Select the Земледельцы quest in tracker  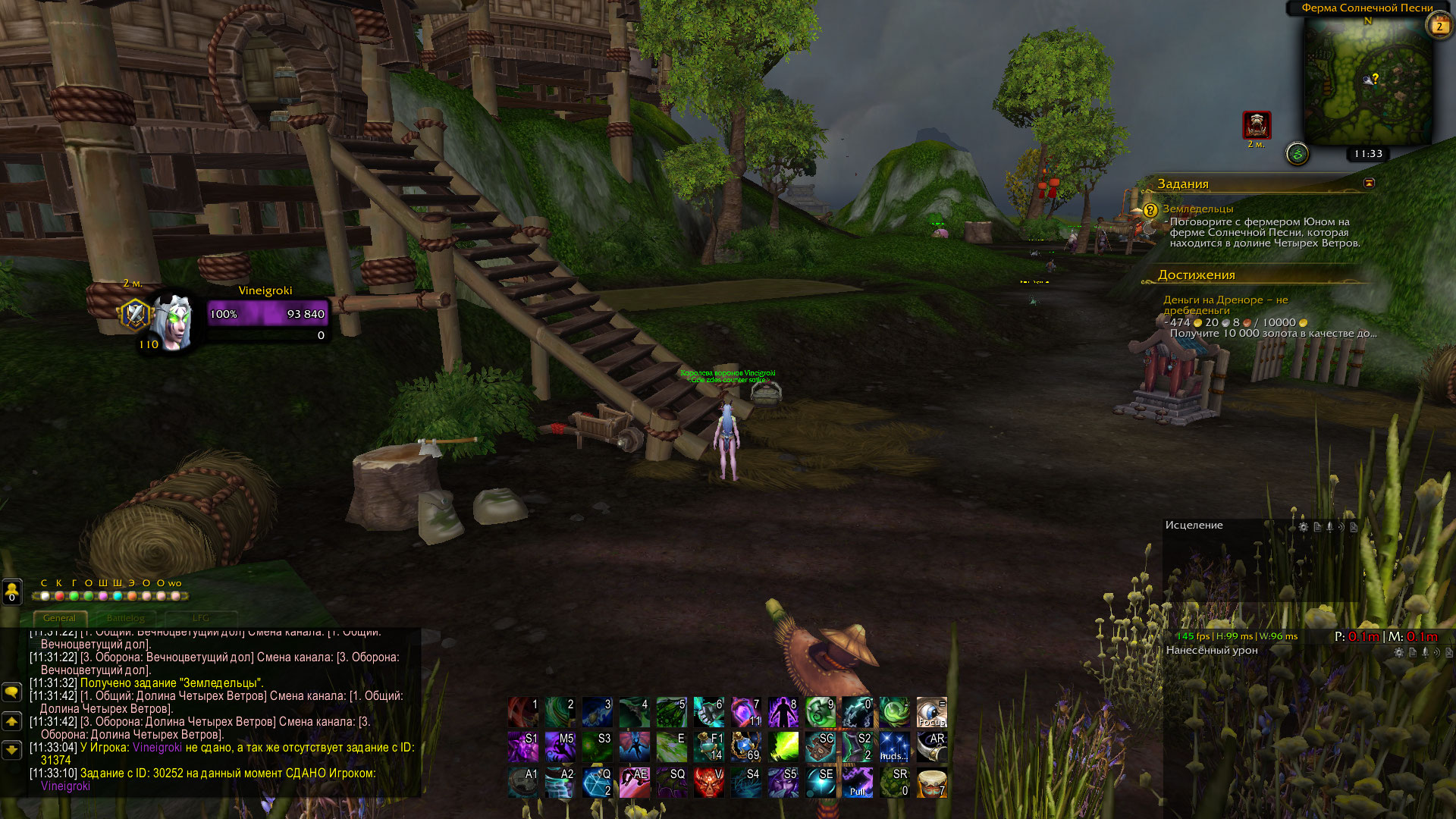[1197, 209]
